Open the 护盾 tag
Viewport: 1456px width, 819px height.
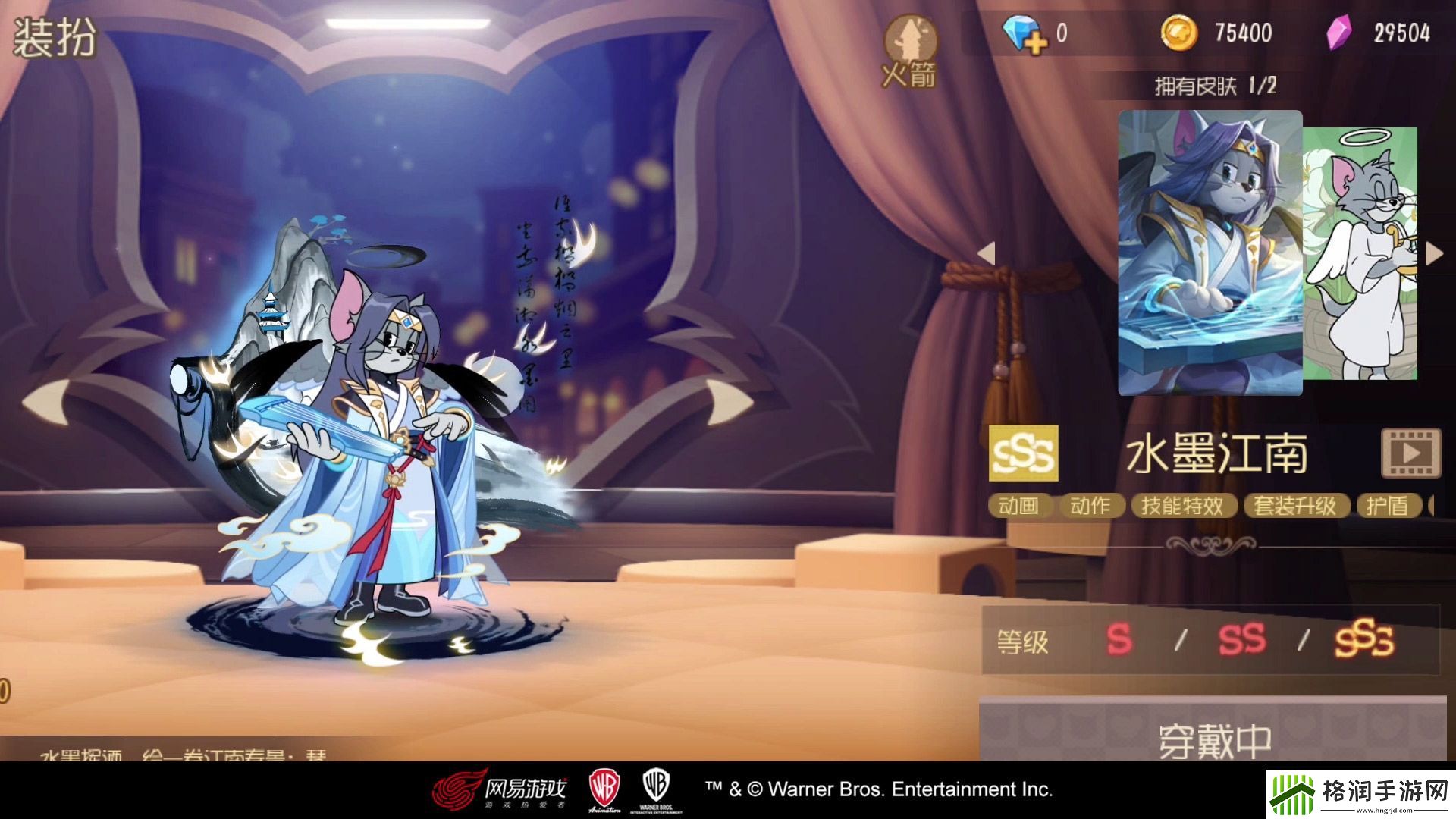(x=1387, y=506)
